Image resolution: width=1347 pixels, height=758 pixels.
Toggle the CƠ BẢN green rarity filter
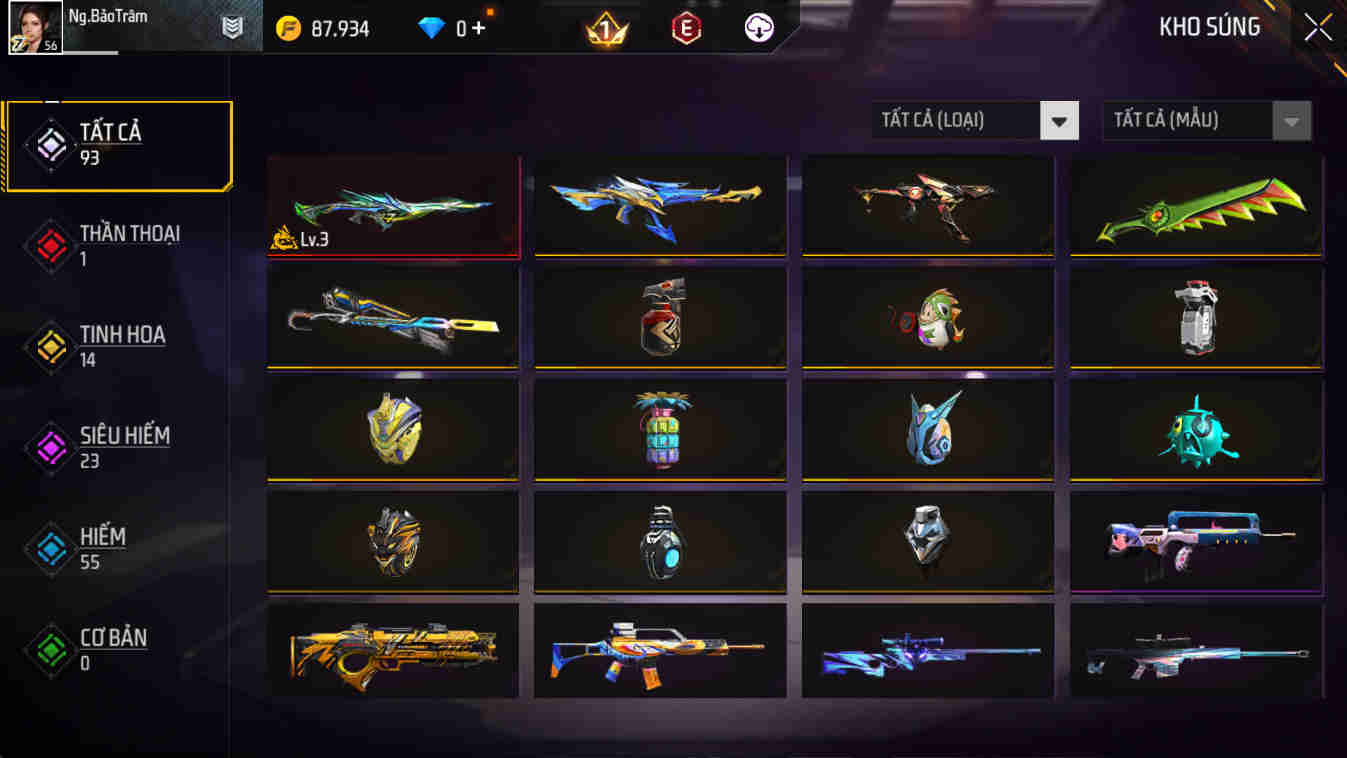(x=50, y=648)
